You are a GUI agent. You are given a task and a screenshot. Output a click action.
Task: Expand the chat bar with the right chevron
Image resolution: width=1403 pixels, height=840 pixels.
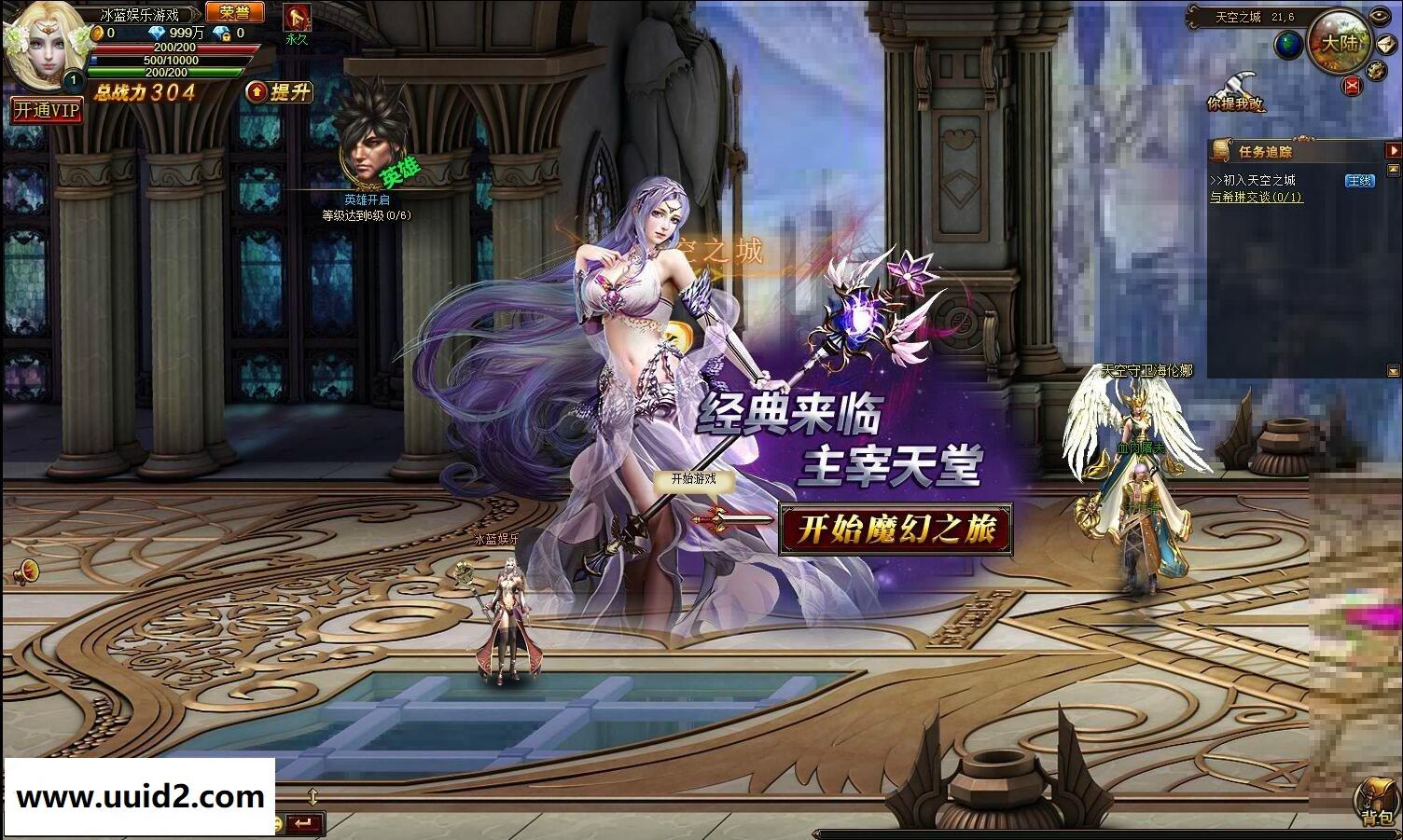coord(1397,833)
